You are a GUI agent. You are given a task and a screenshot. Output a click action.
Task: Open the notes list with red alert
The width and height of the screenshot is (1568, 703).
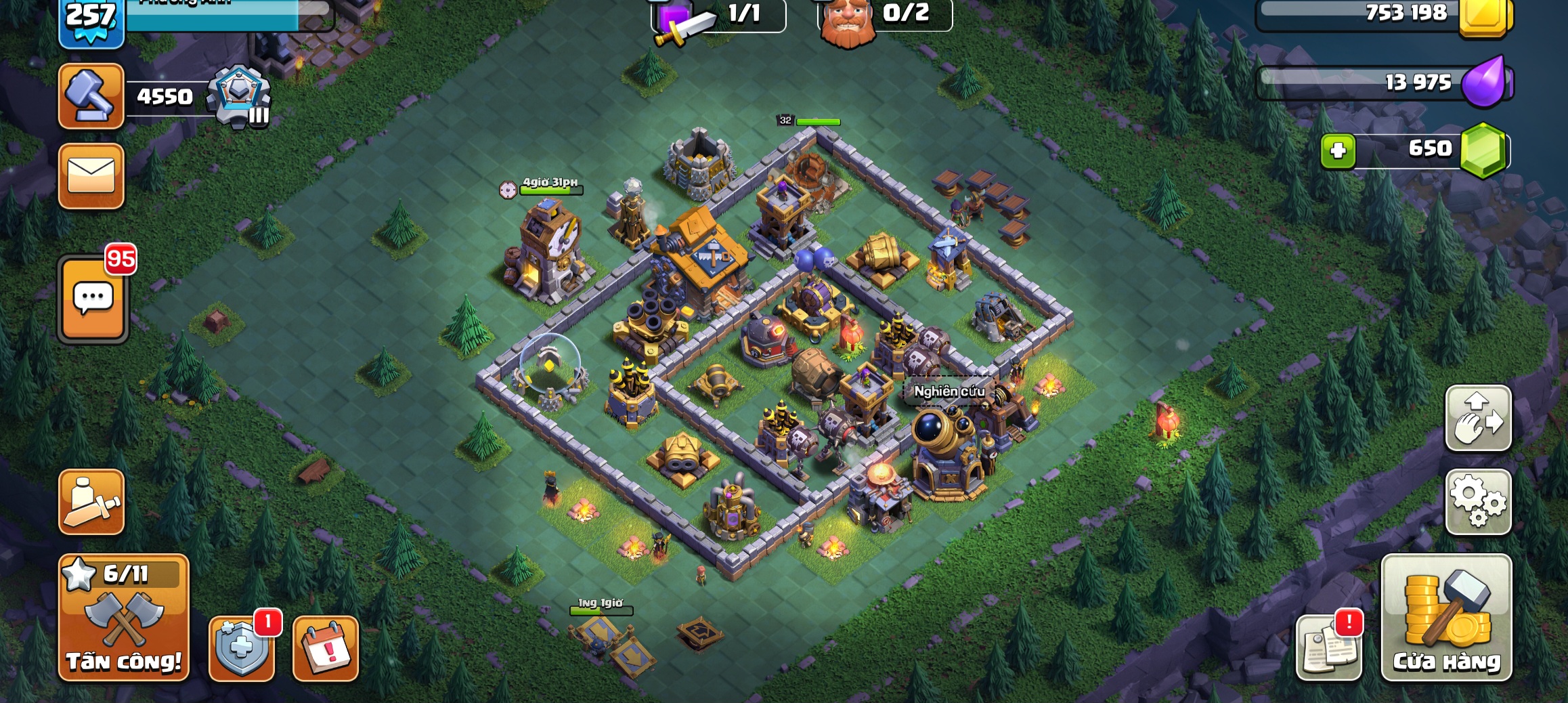[x=1328, y=647]
